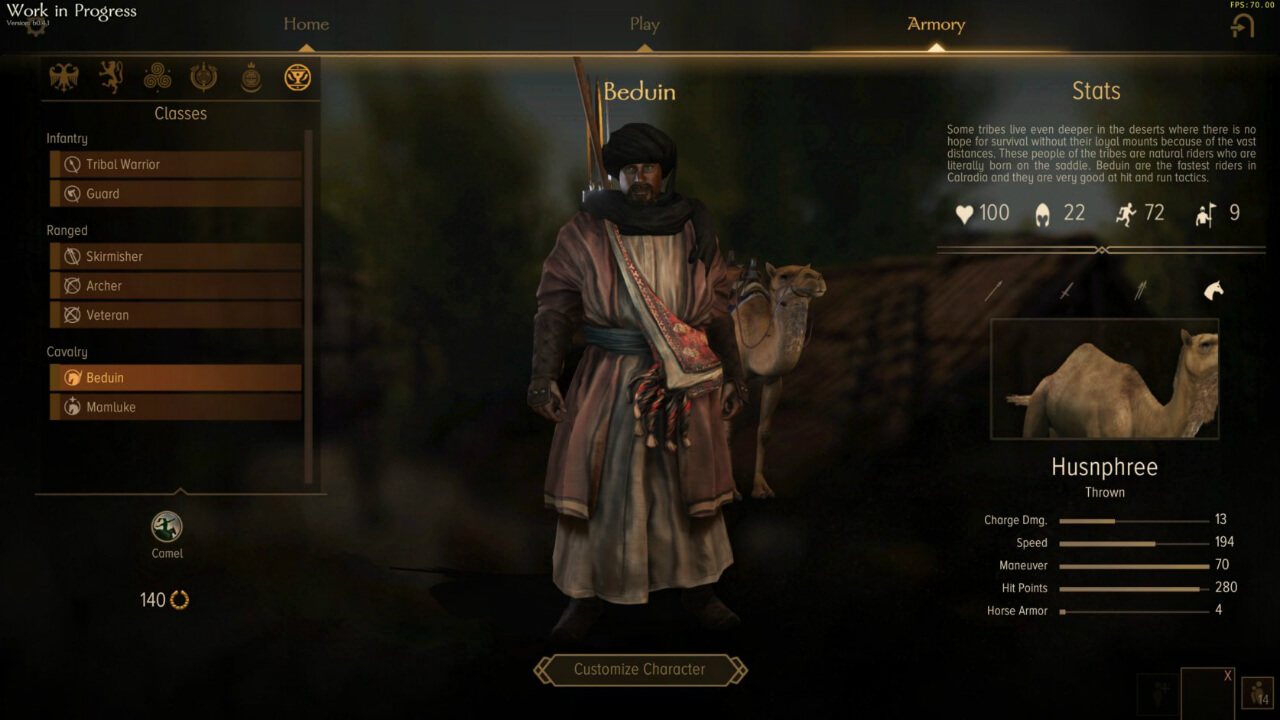Switch to the Home tab
The height and width of the screenshot is (720, 1280).
(305, 24)
